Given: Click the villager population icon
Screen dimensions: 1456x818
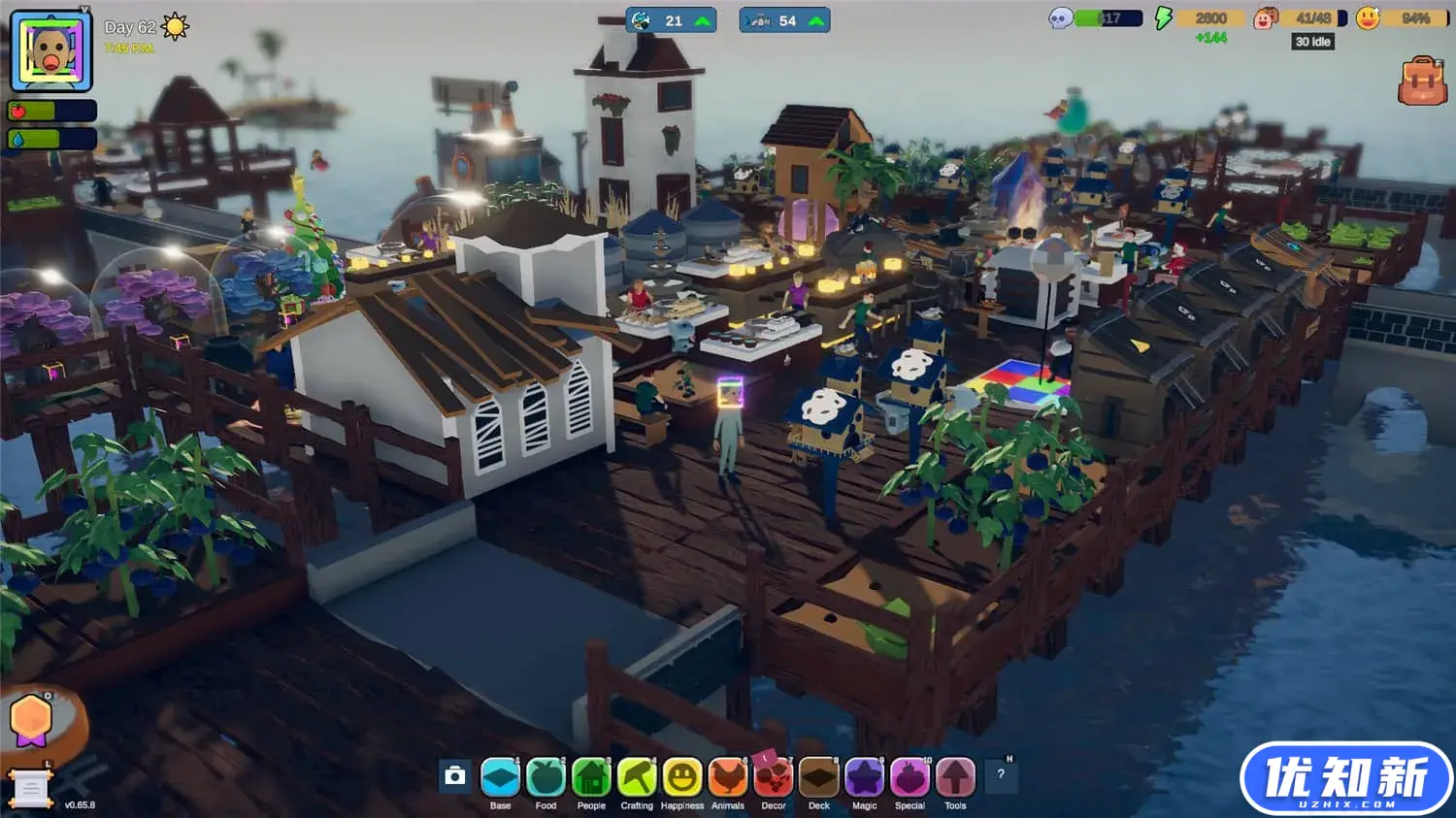Looking at the screenshot, I should tap(1264, 18).
